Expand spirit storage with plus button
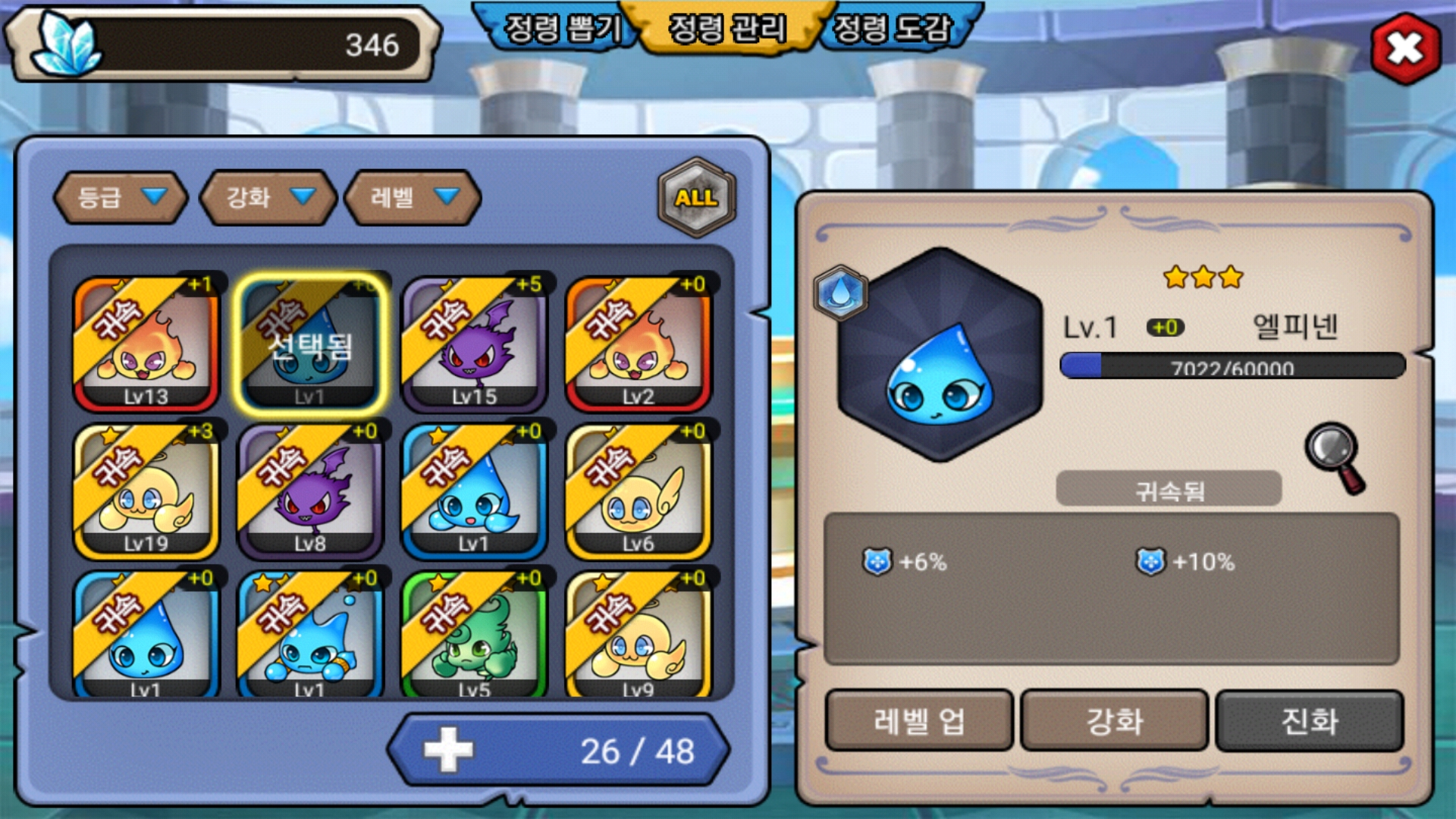 448,750
